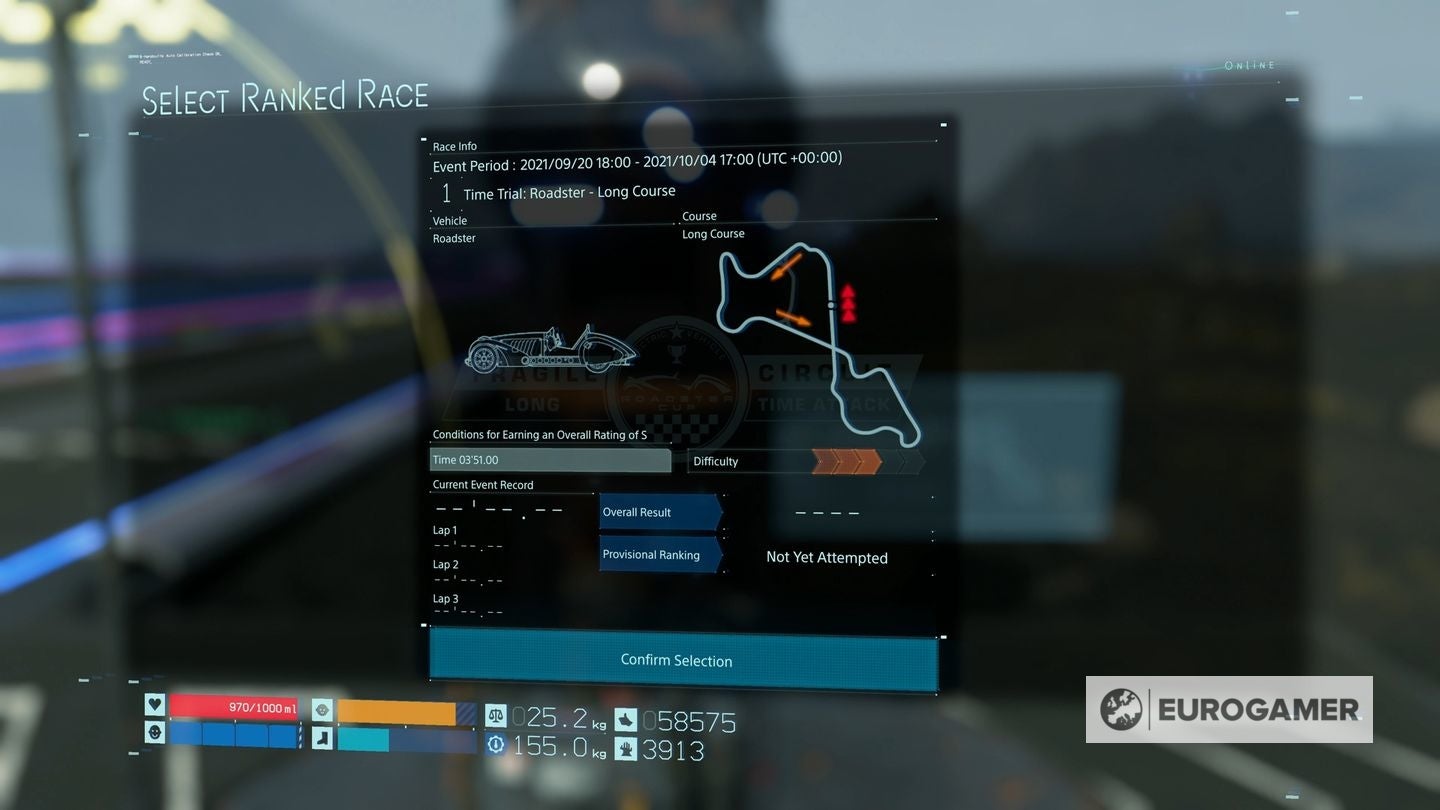1440x810 pixels.
Task: Open Provisional Ranking
Action: (657, 554)
